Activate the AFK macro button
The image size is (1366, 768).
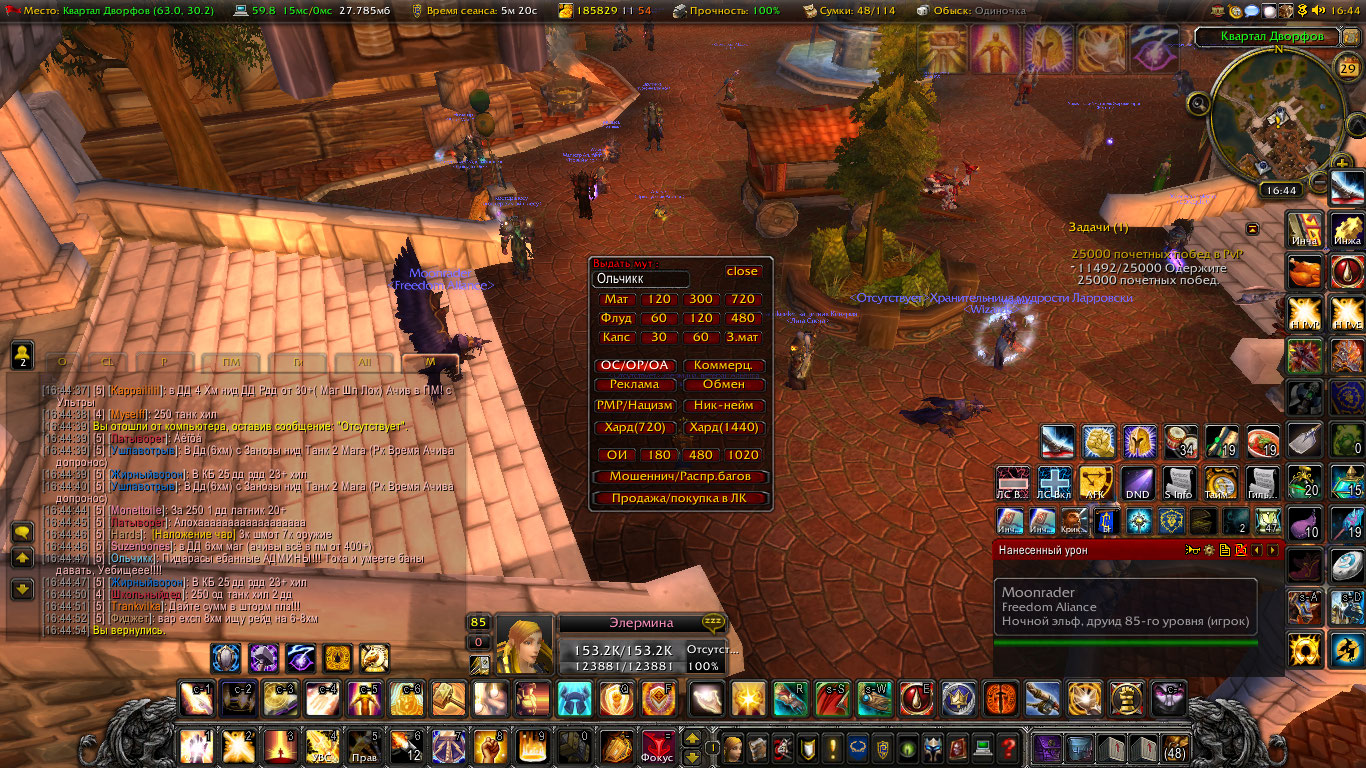(x=1097, y=482)
